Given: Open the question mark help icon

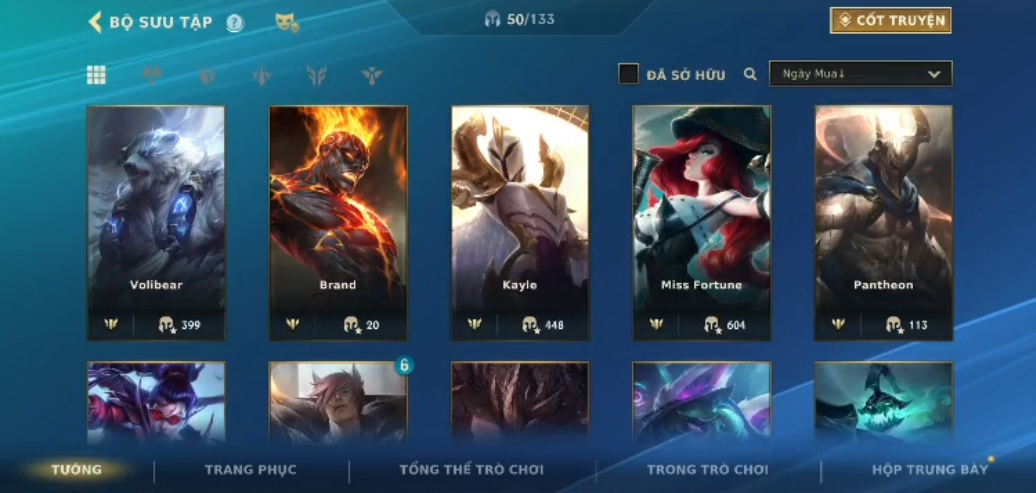Looking at the screenshot, I should point(235,23).
